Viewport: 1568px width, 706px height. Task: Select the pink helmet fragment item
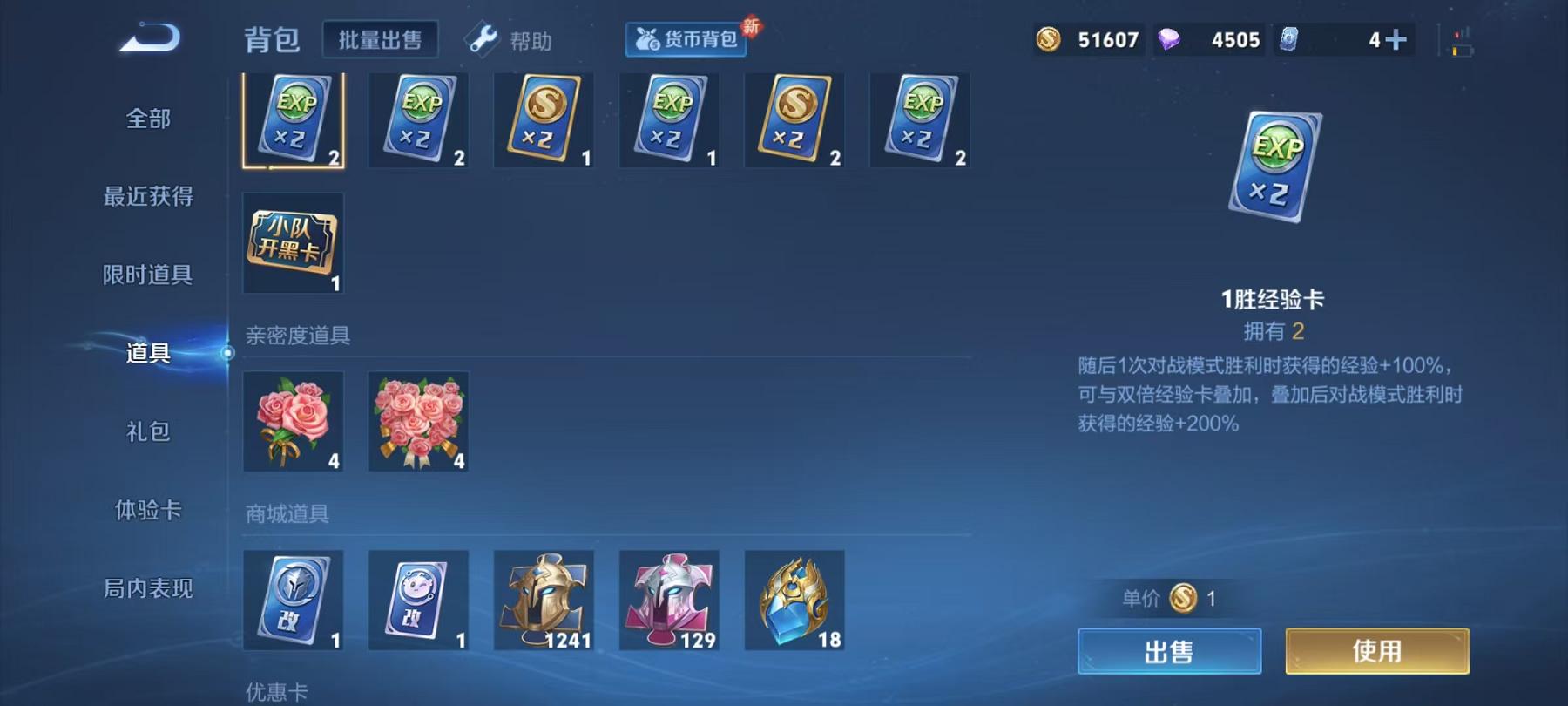pyautogui.click(x=670, y=601)
